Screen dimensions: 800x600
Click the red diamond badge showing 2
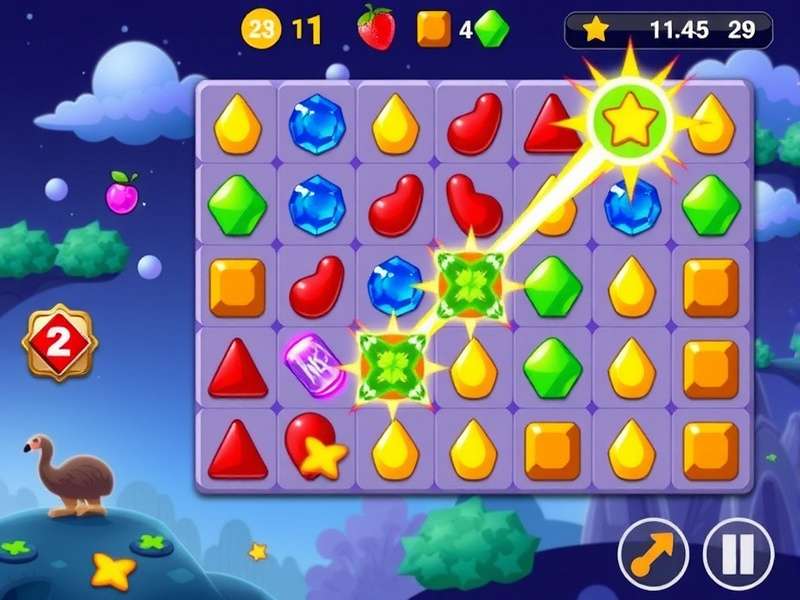click(59, 343)
